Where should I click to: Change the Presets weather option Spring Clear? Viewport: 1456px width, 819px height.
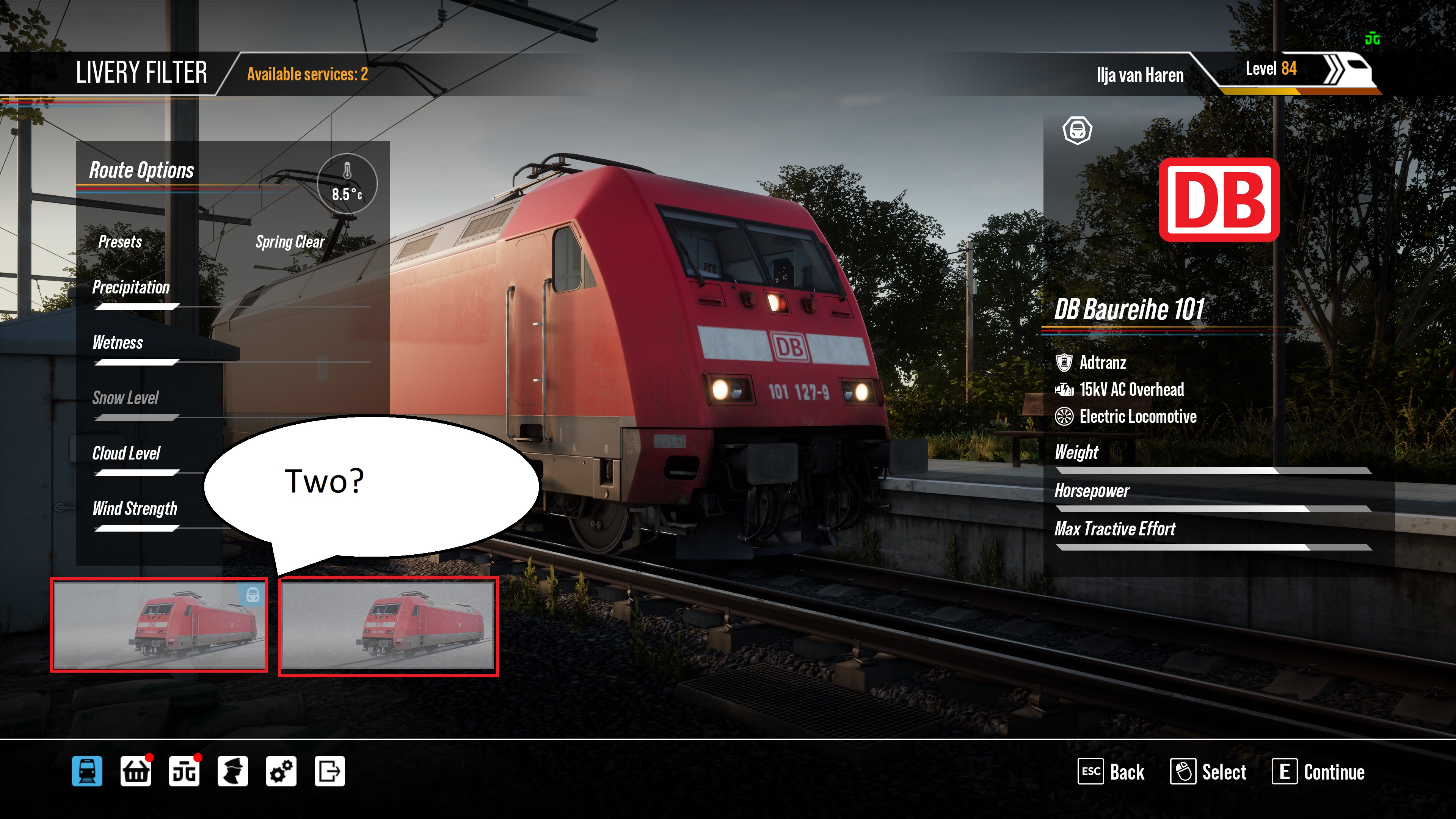[x=290, y=242]
